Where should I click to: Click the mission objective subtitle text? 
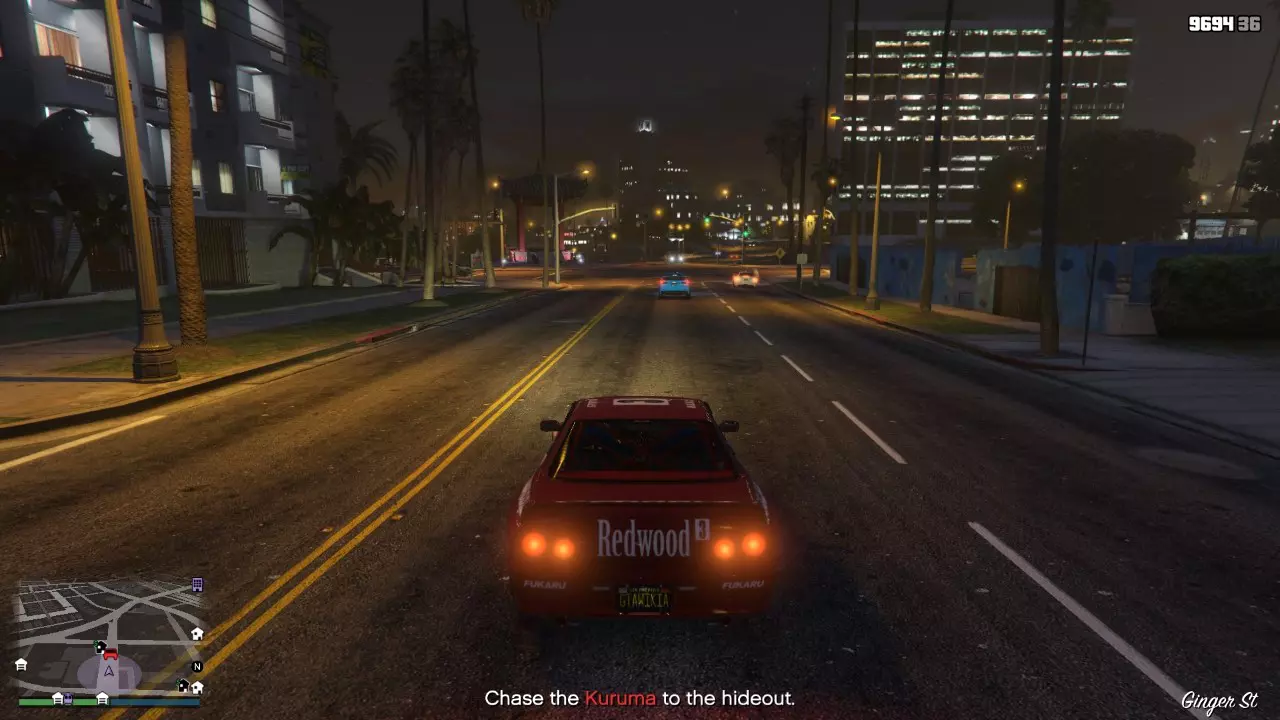640,699
